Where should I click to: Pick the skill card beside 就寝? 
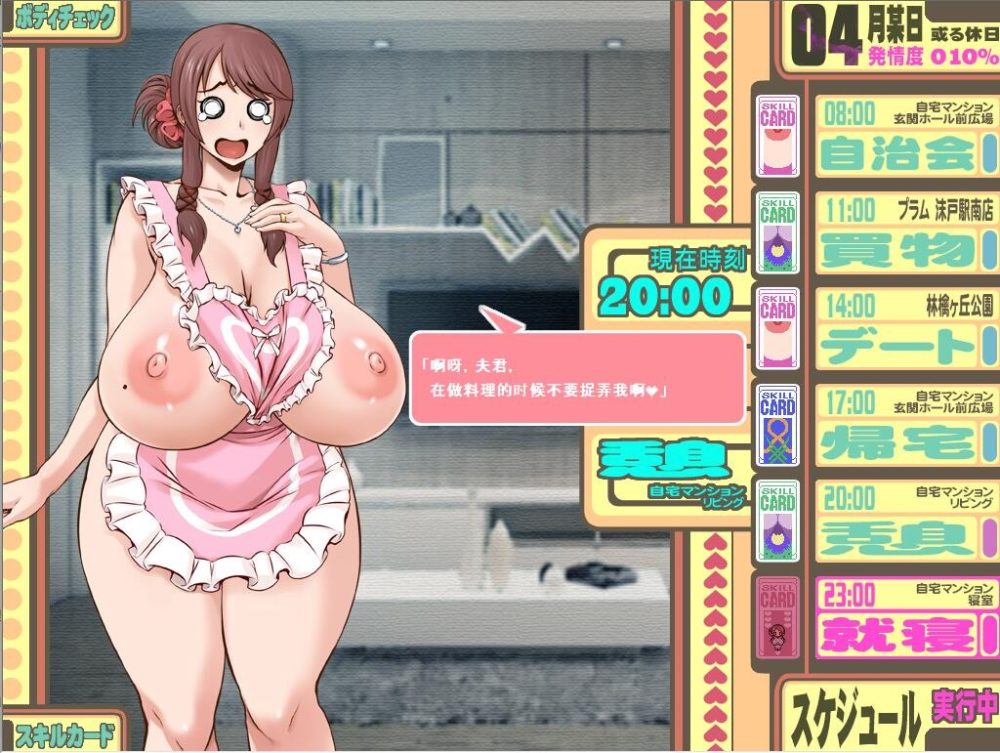[778, 617]
